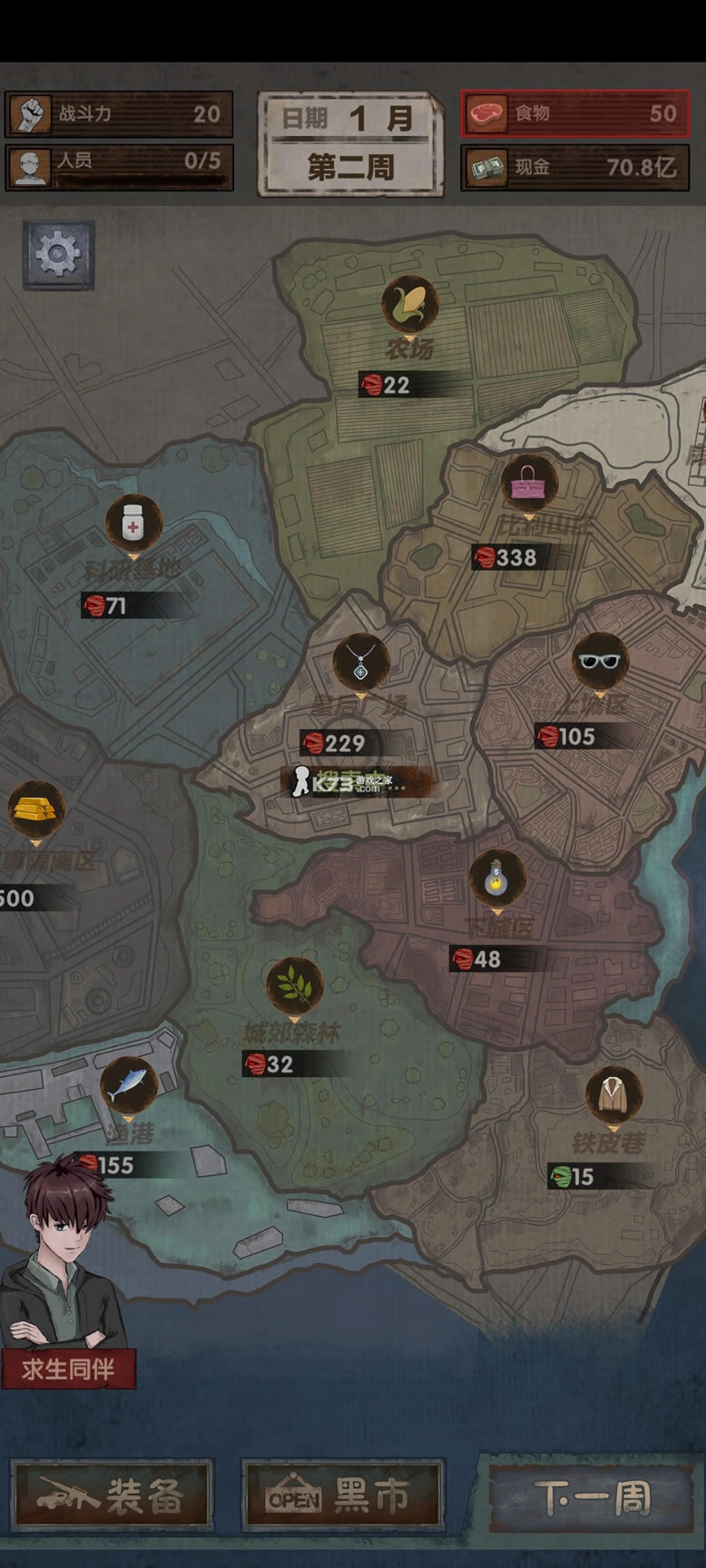
Task: Select the 铁皮巷 jacket marker
Action: point(613,1094)
